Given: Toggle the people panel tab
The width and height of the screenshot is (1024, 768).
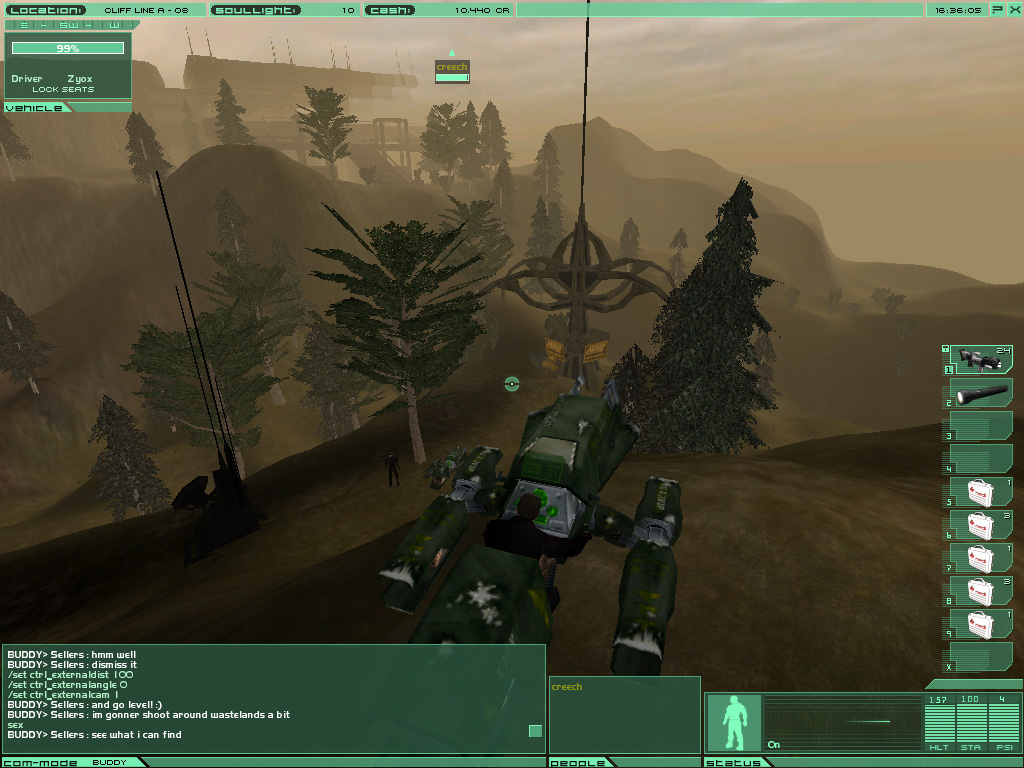Looking at the screenshot, I should pyautogui.click(x=579, y=762).
